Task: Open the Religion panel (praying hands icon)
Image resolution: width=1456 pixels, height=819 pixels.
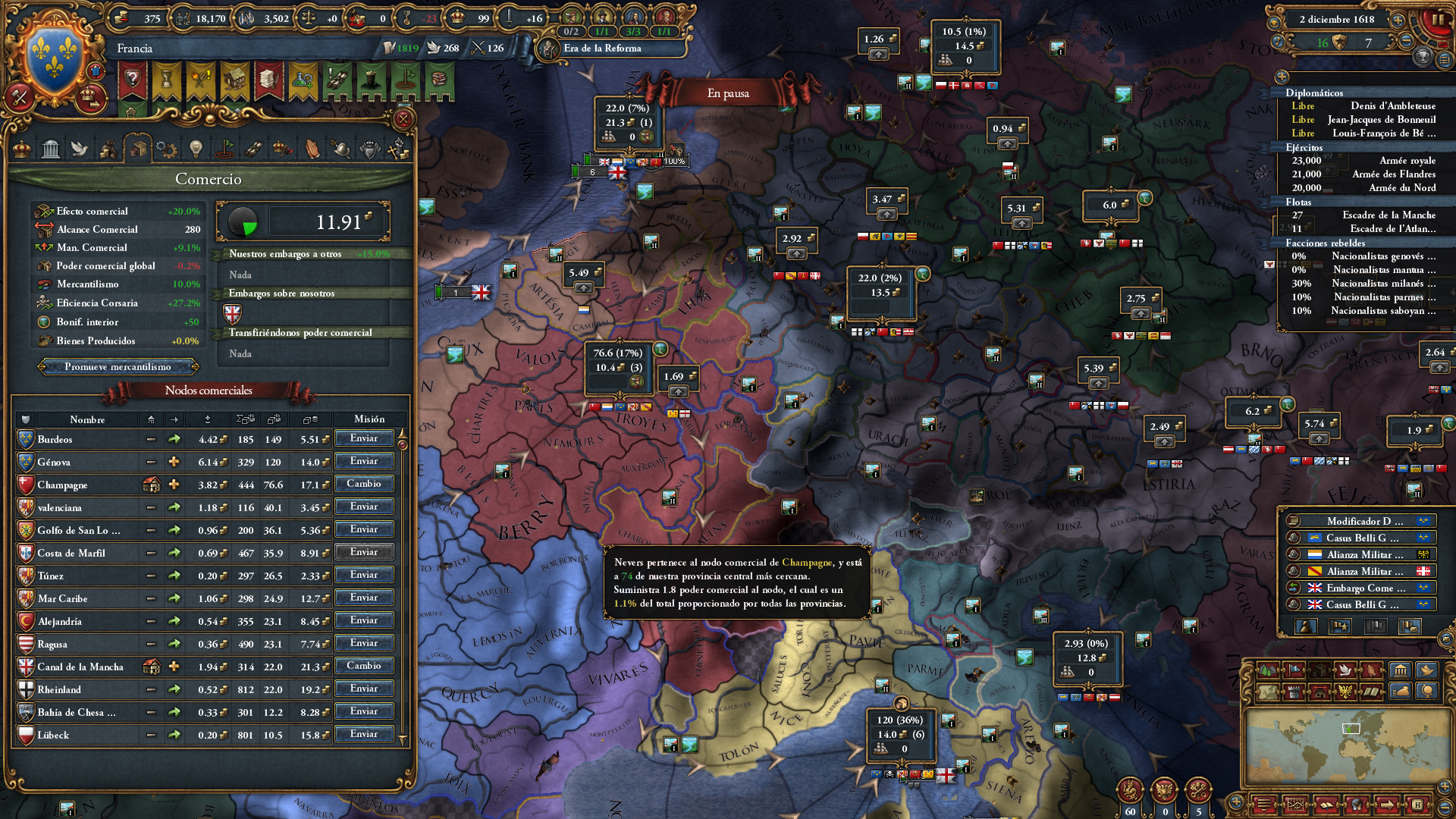Action: coord(311,149)
